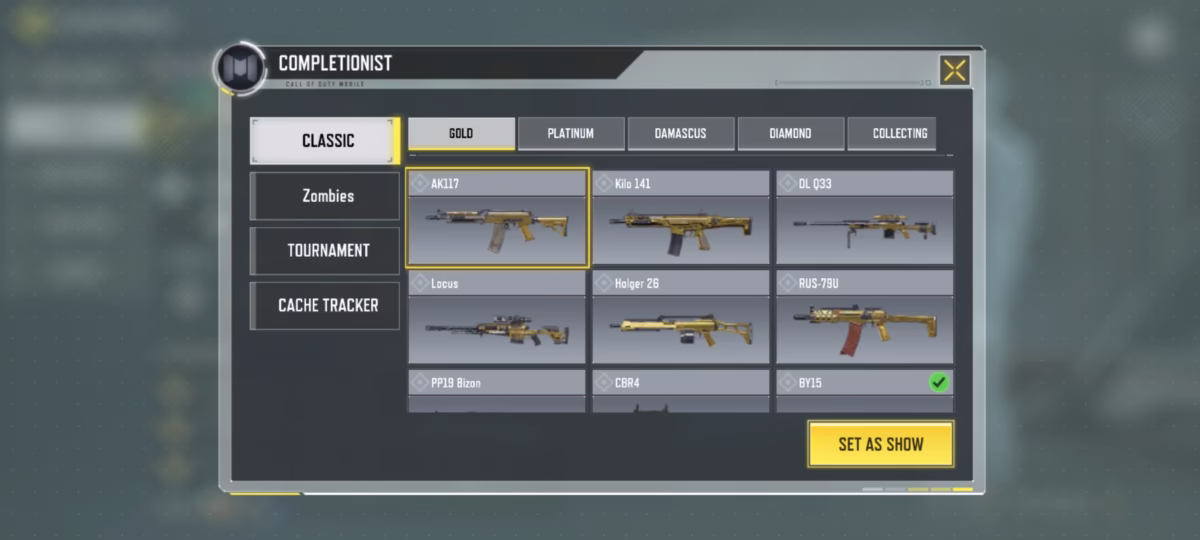Viewport: 1200px width, 540px height.
Task: Select the gold AK117 weapon tile
Action: click(497, 219)
